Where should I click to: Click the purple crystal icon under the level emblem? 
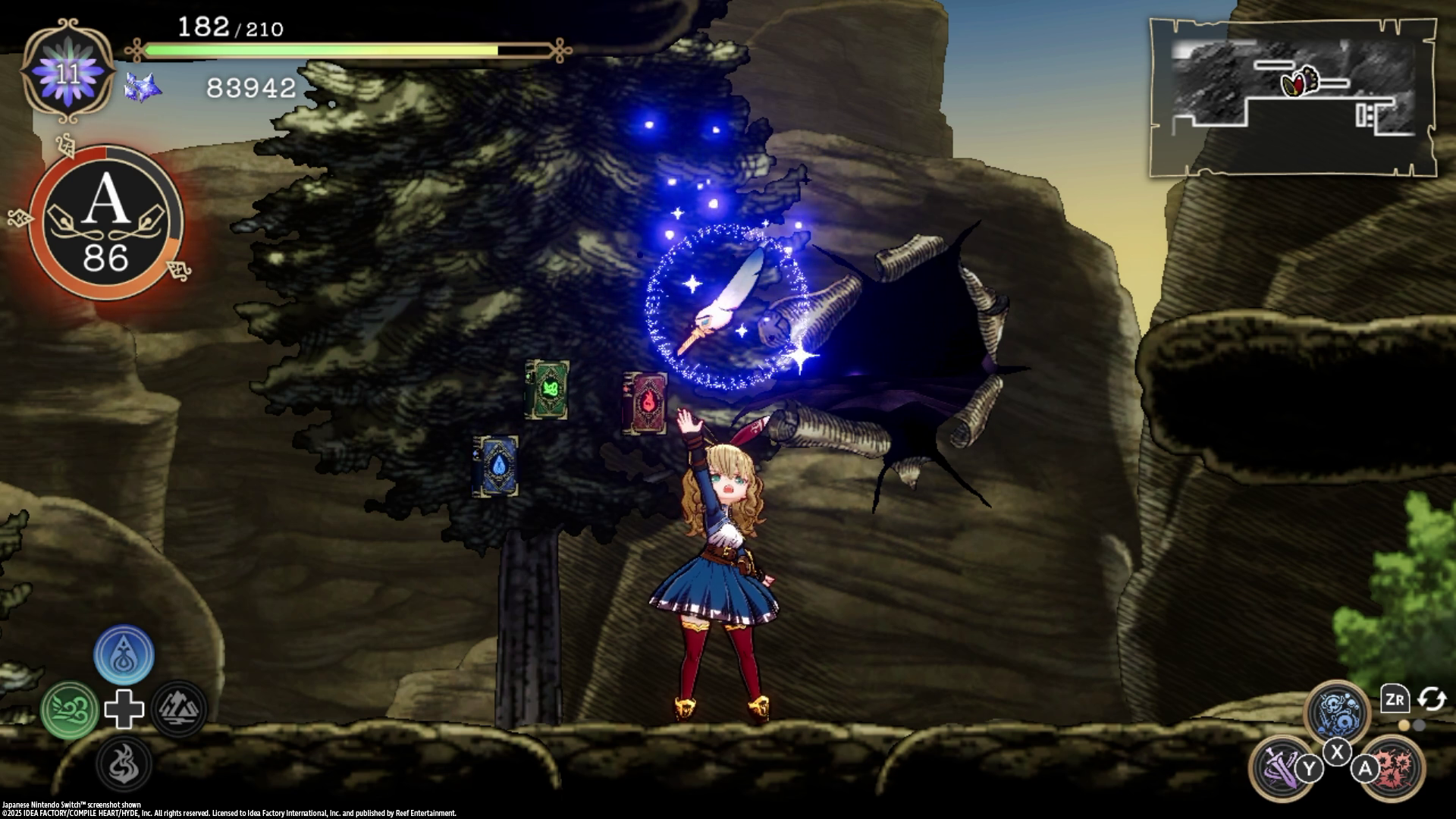click(x=140, y=87)
